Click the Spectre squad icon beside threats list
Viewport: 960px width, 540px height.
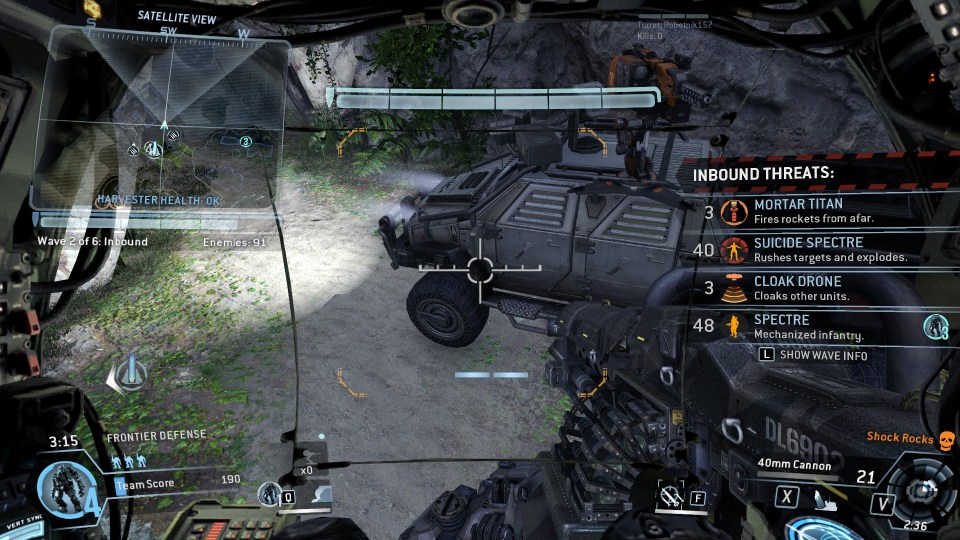click(935, 326)
